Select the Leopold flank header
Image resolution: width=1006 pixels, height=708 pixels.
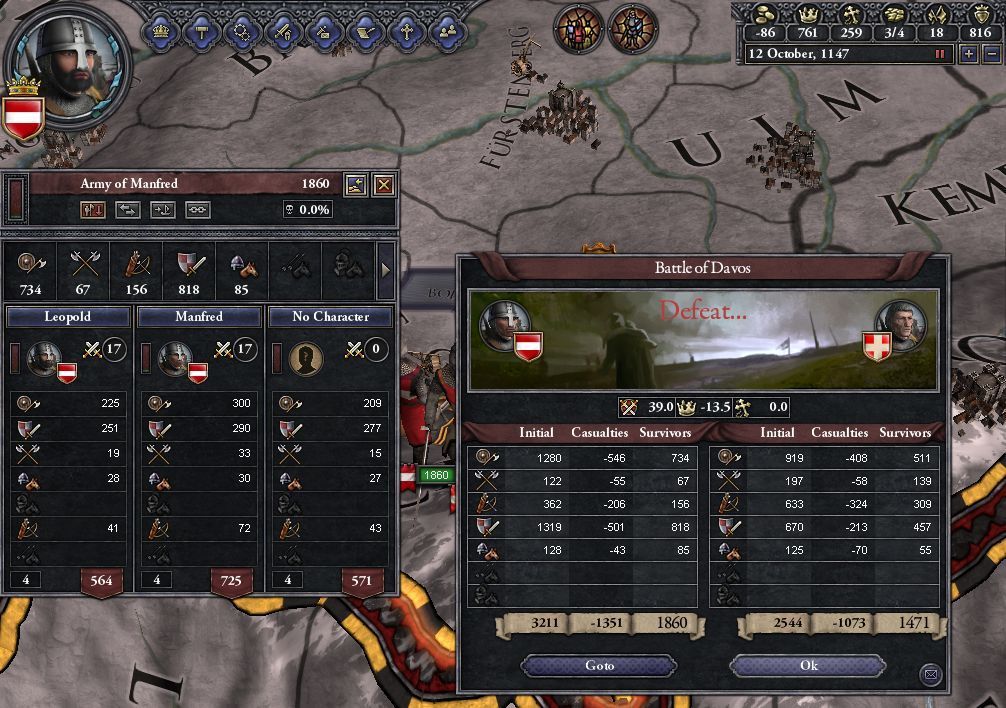[68, 316]
